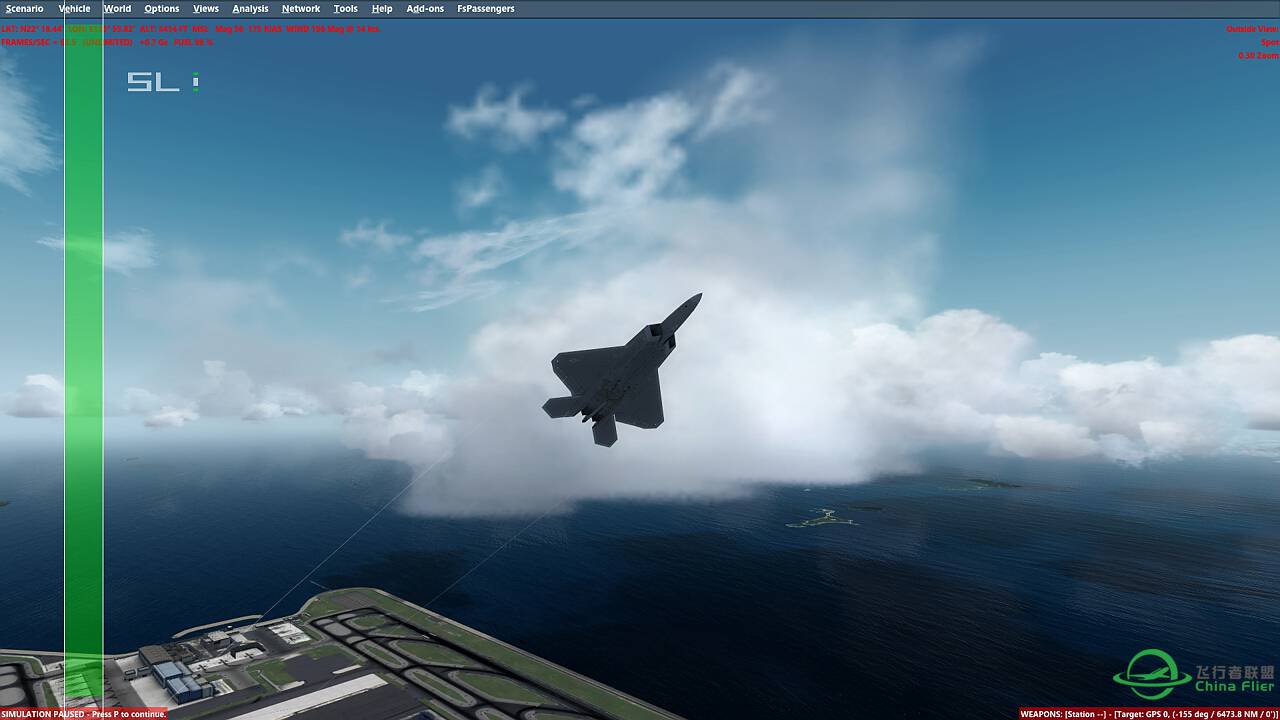Screen dimensions: 1280x720
Task: Open the Tools menu
Action: click(345, 8)
